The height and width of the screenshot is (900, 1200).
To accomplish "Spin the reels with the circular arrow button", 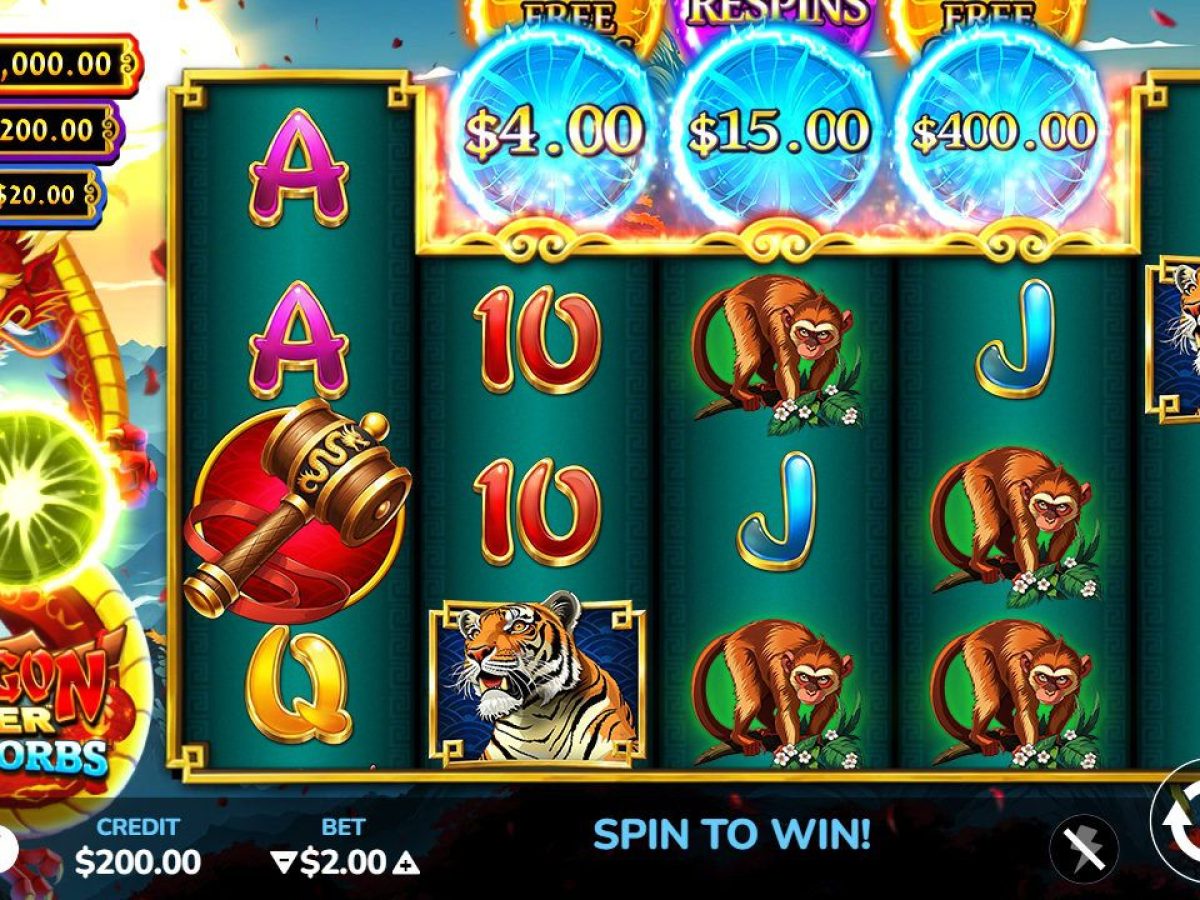I will point(1180,822).
